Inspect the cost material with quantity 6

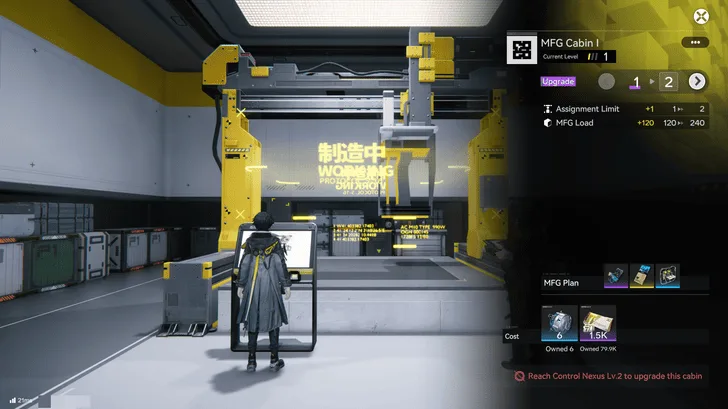click(559, 324)
